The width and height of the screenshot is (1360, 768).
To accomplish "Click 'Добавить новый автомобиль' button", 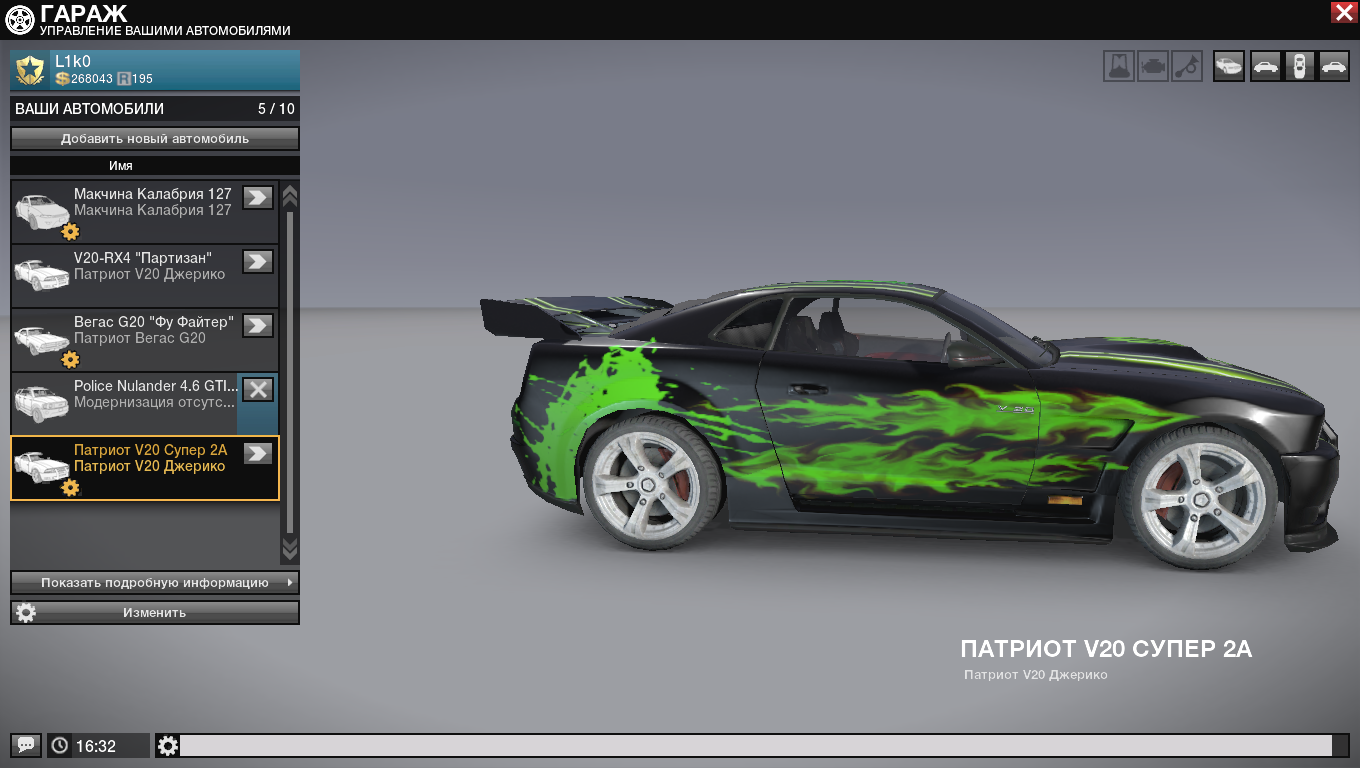I will point(155,139).
